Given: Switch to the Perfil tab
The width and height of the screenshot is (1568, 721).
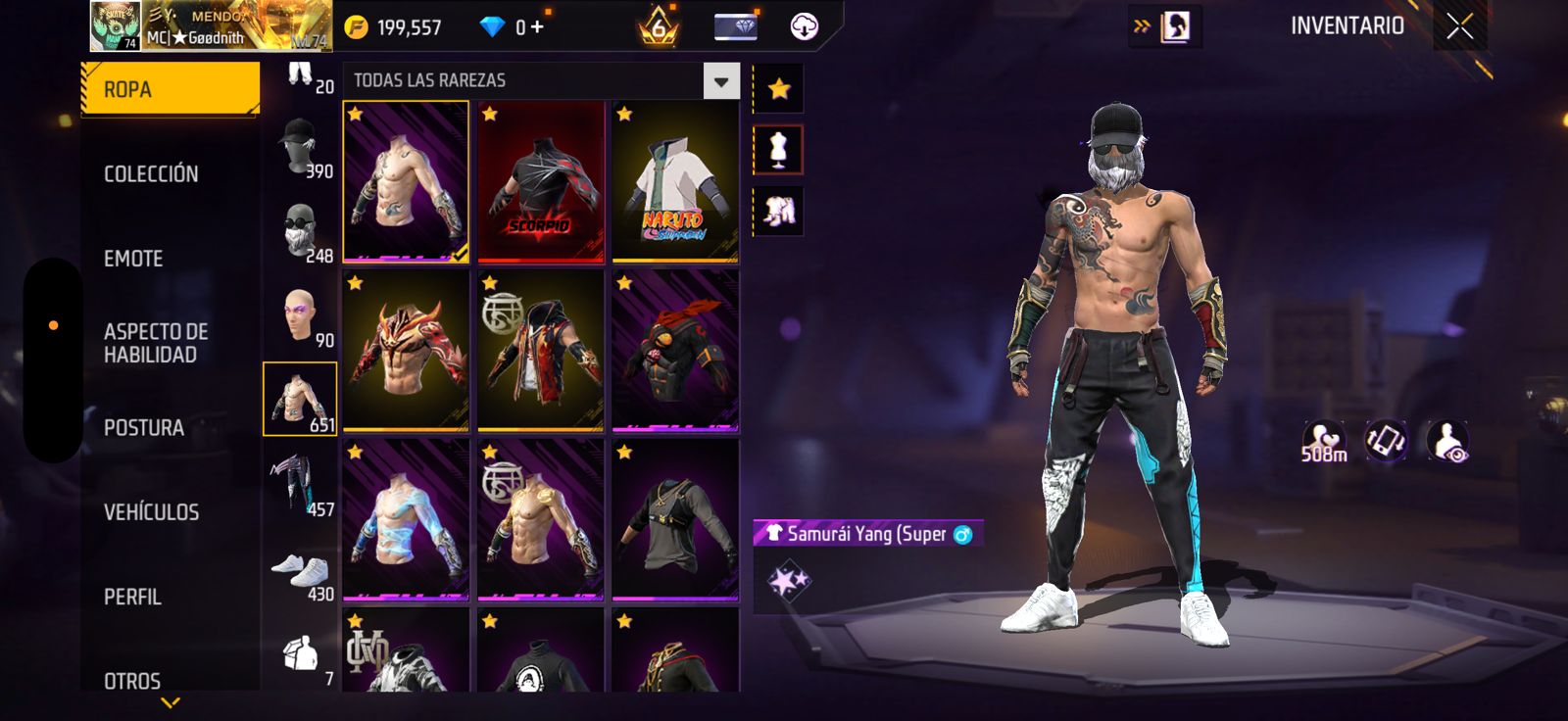Looking at the screenshot, I should [x=132, y=597].
